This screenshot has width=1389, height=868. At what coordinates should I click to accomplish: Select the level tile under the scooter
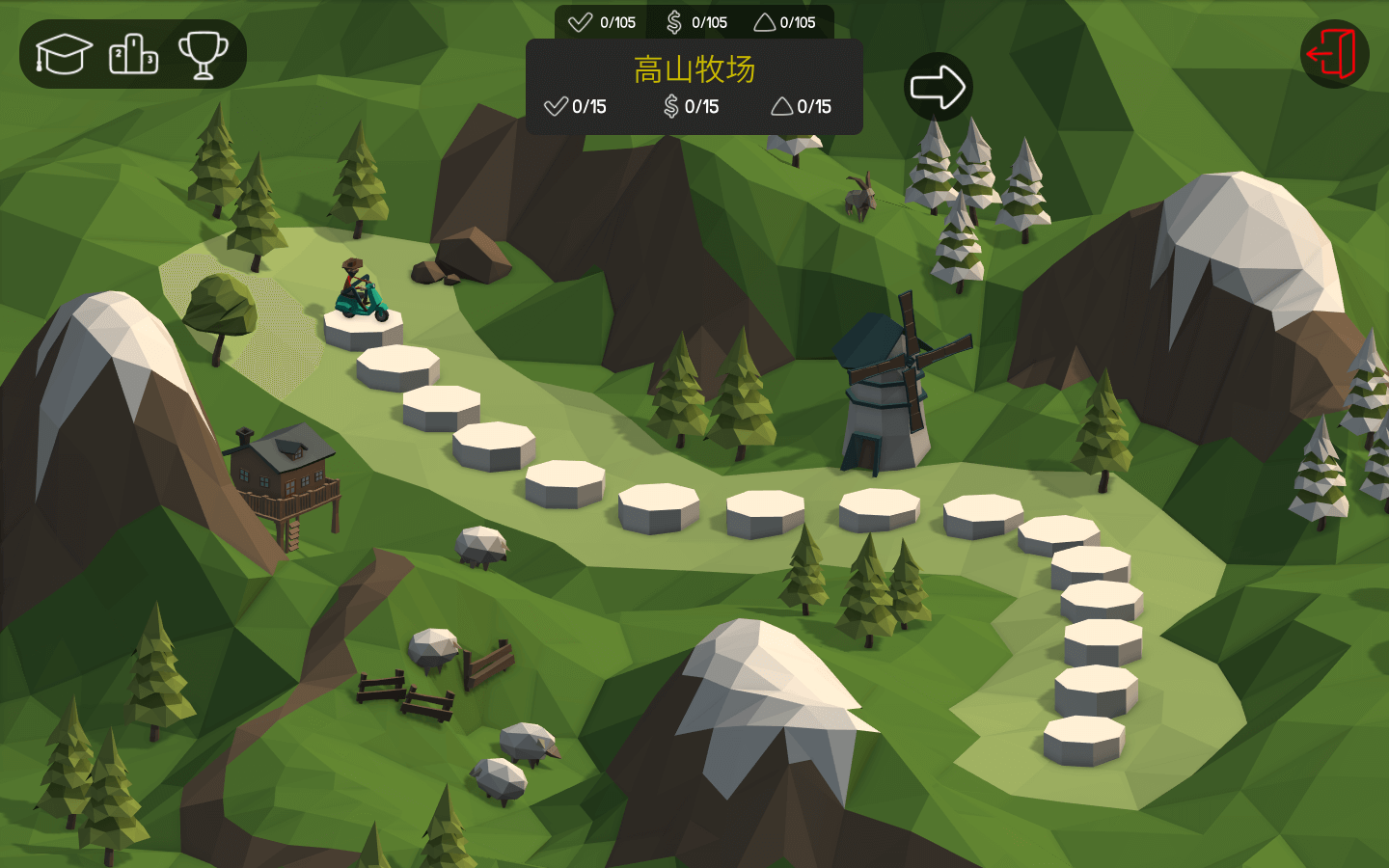363,331
